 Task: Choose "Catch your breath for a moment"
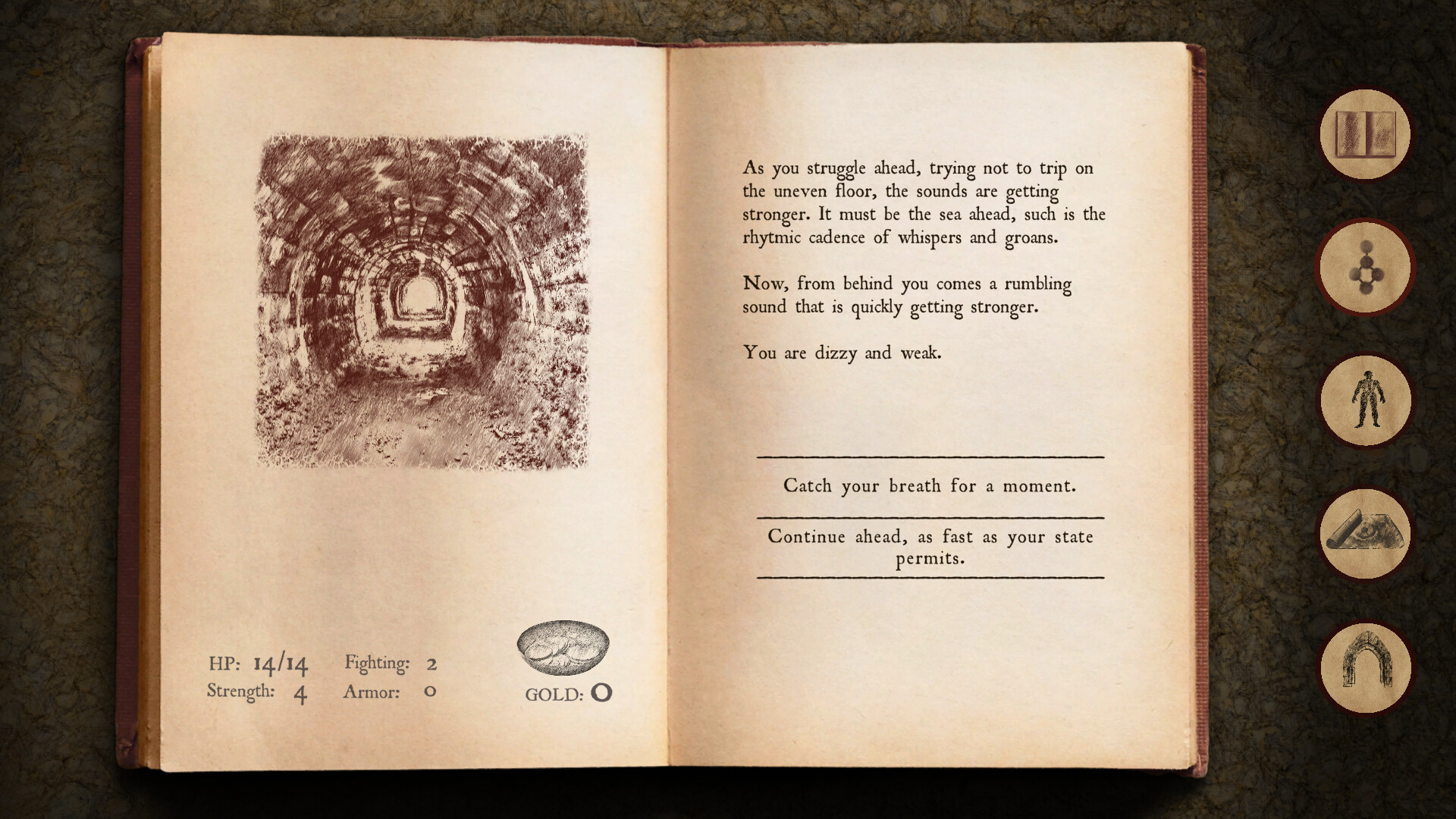(x=930, y=485)
